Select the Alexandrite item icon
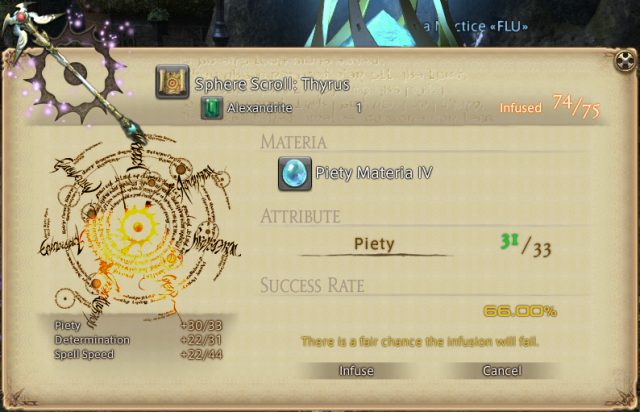 (x=211, y=108)
